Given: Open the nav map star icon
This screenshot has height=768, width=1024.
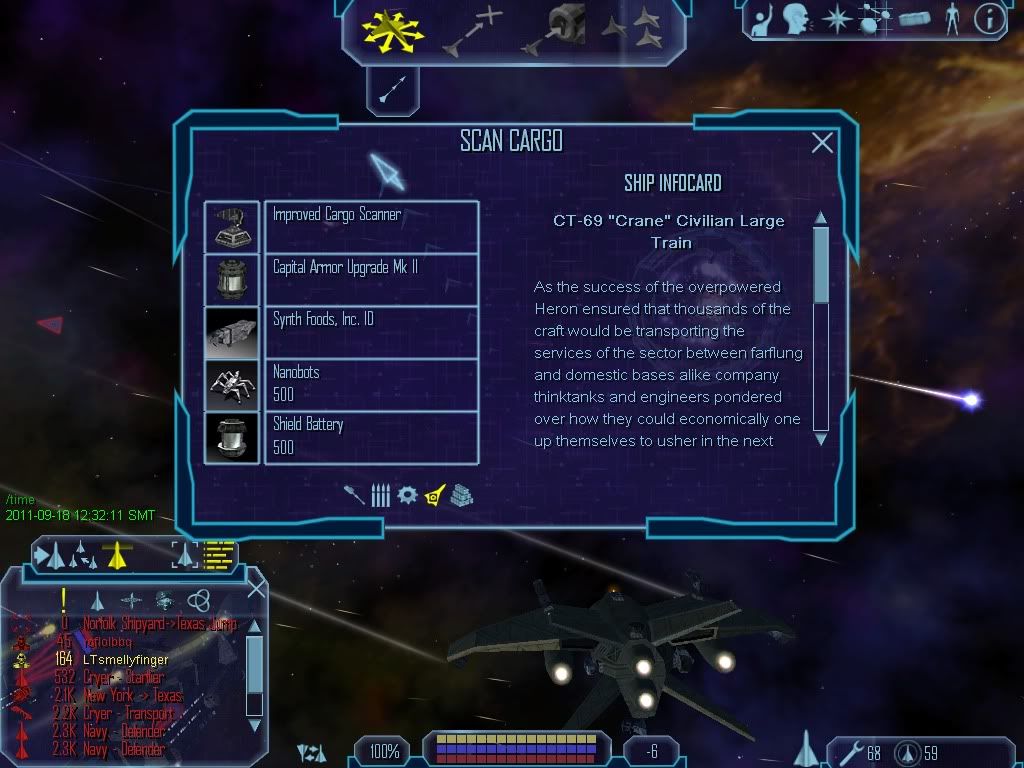Looking at the screenshot, I should [836, 19].
